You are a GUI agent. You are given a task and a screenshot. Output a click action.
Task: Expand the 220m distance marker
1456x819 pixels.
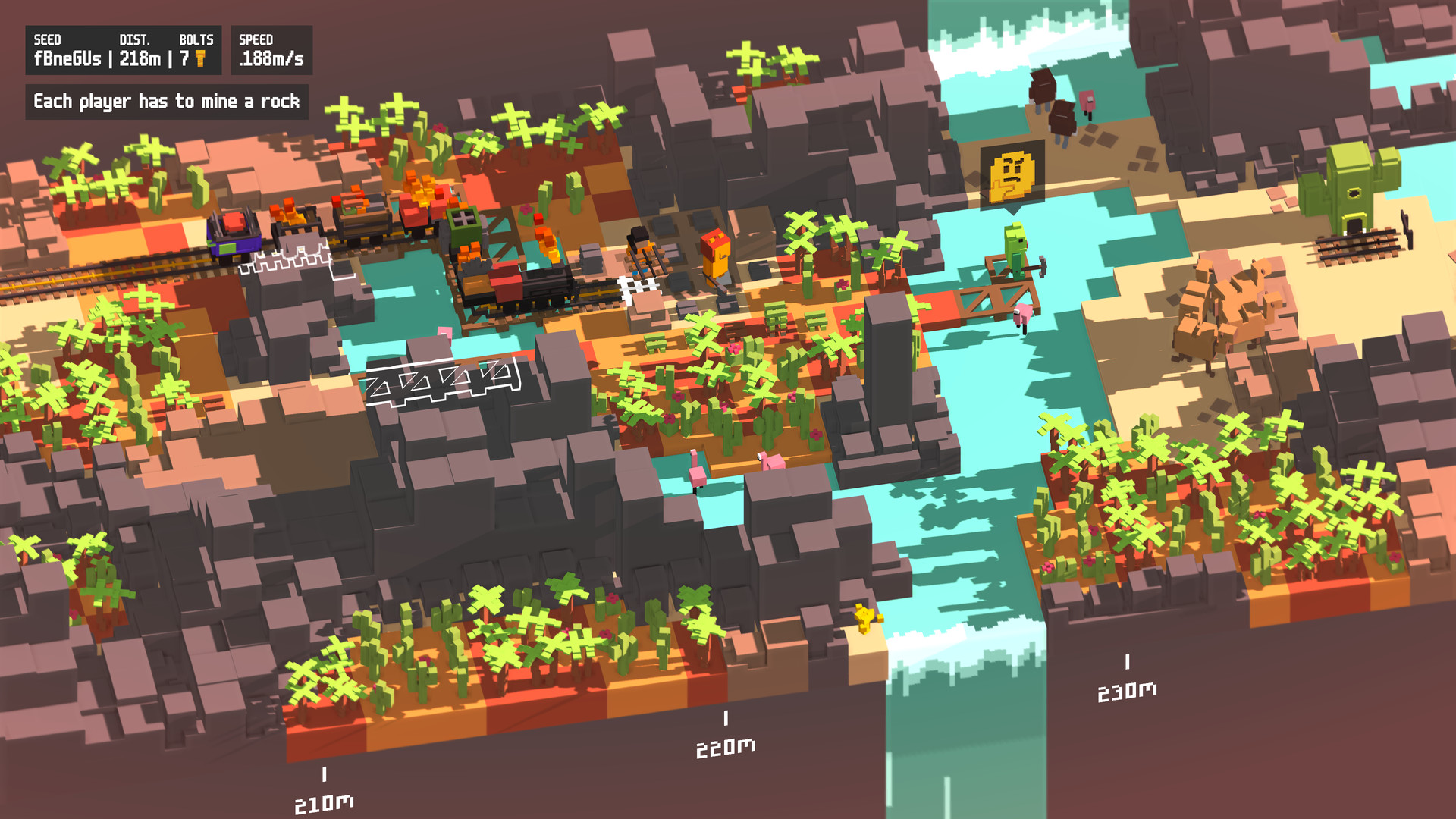pyautogui.click(x=726, y=749)
